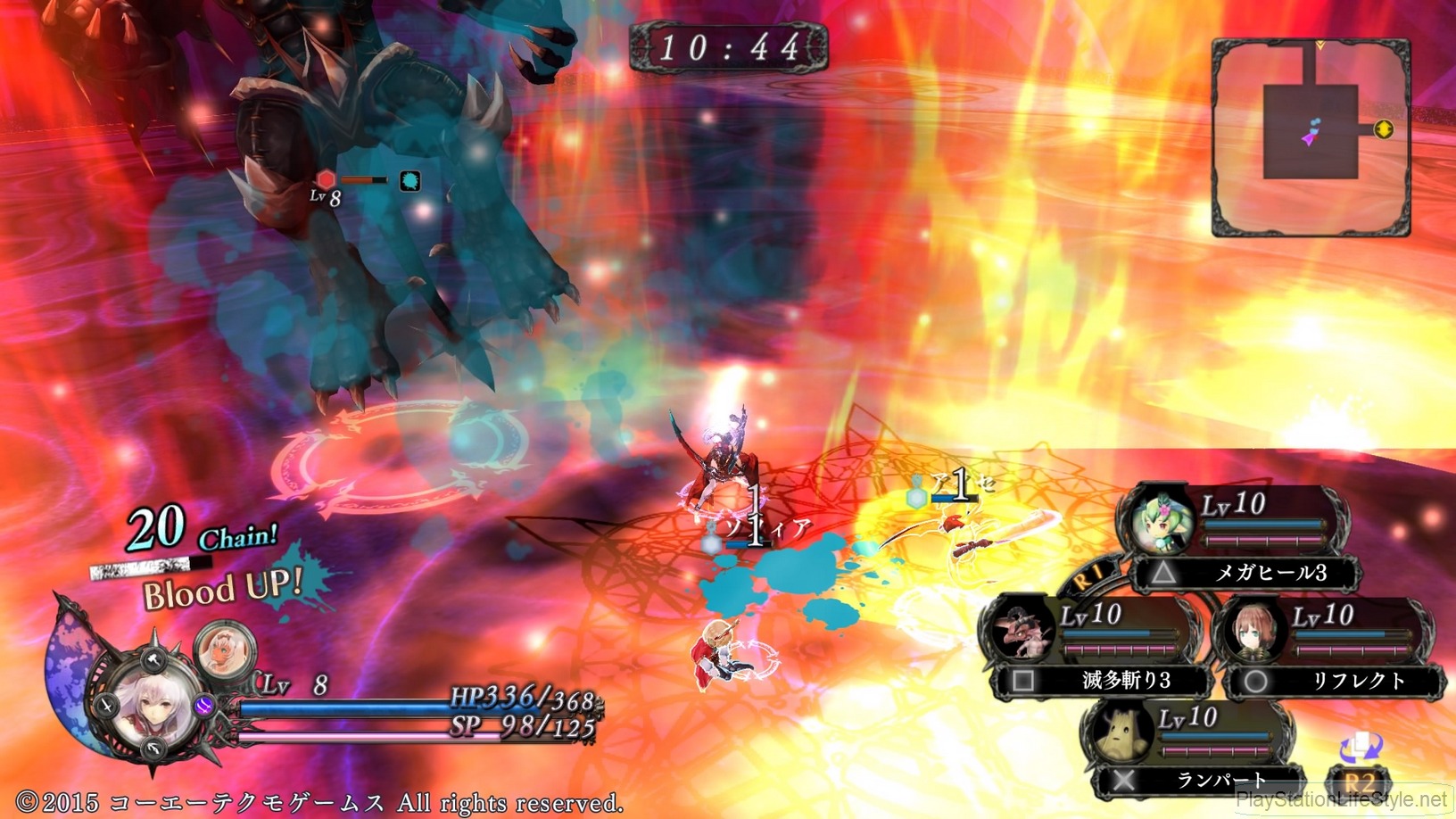Select the hammer weapon icon above the player portrait
This screenshot has width=1456, height=819.
(x=152, y=661)
